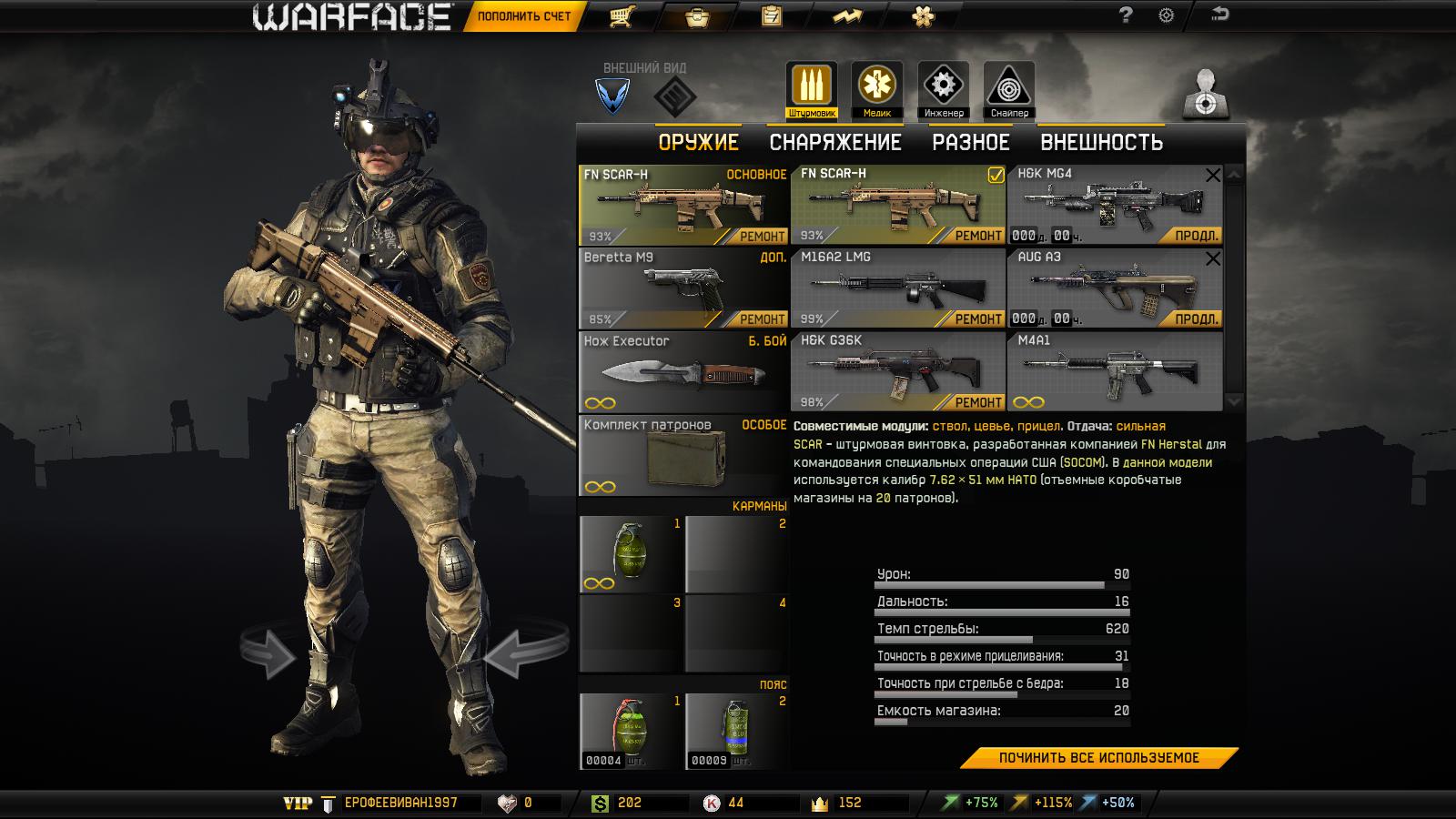Click the question mark help icon
The height and width of the screenshot is (819, 1456).
(1126, 15)
